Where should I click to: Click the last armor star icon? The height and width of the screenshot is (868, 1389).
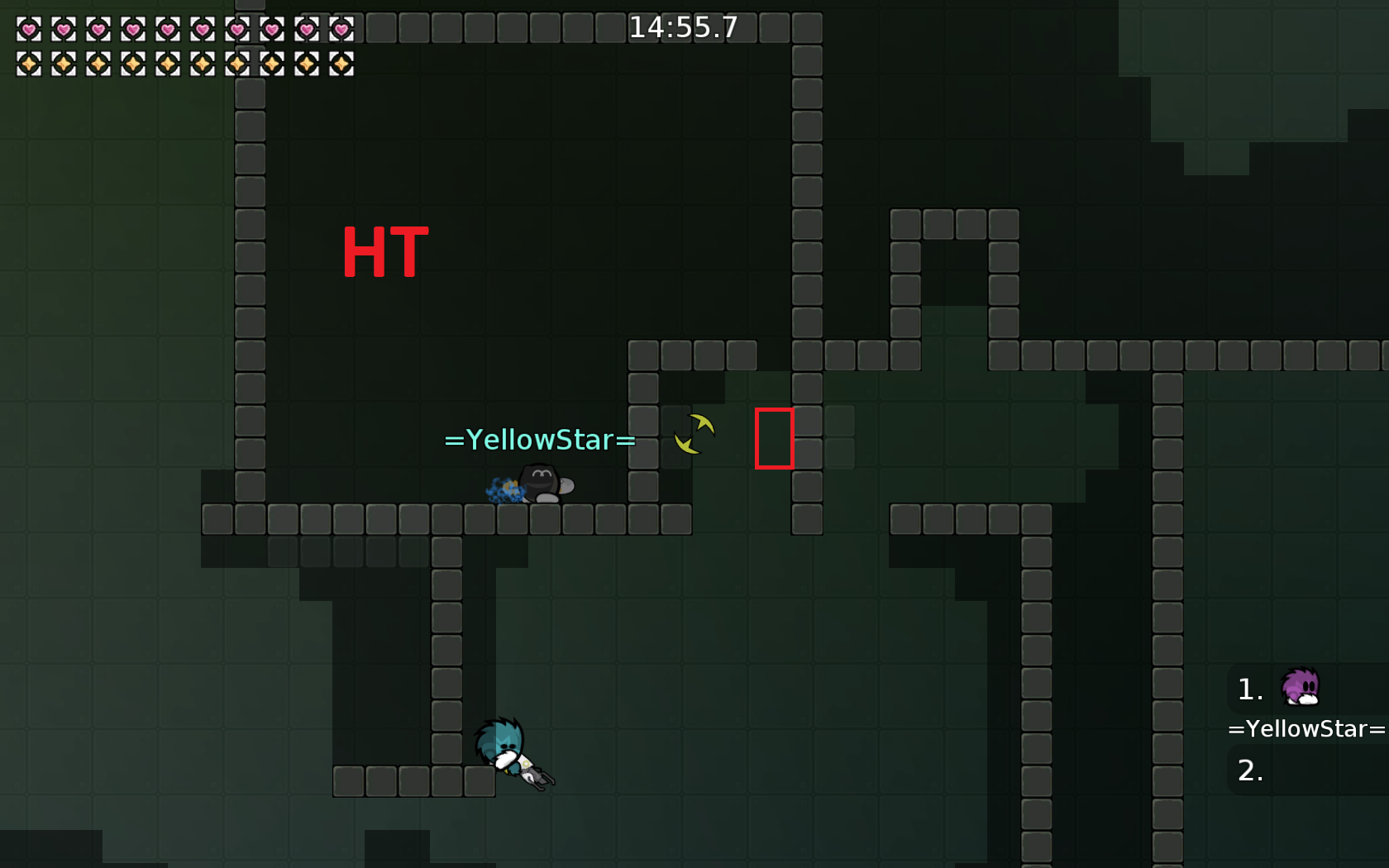point(340,64)
